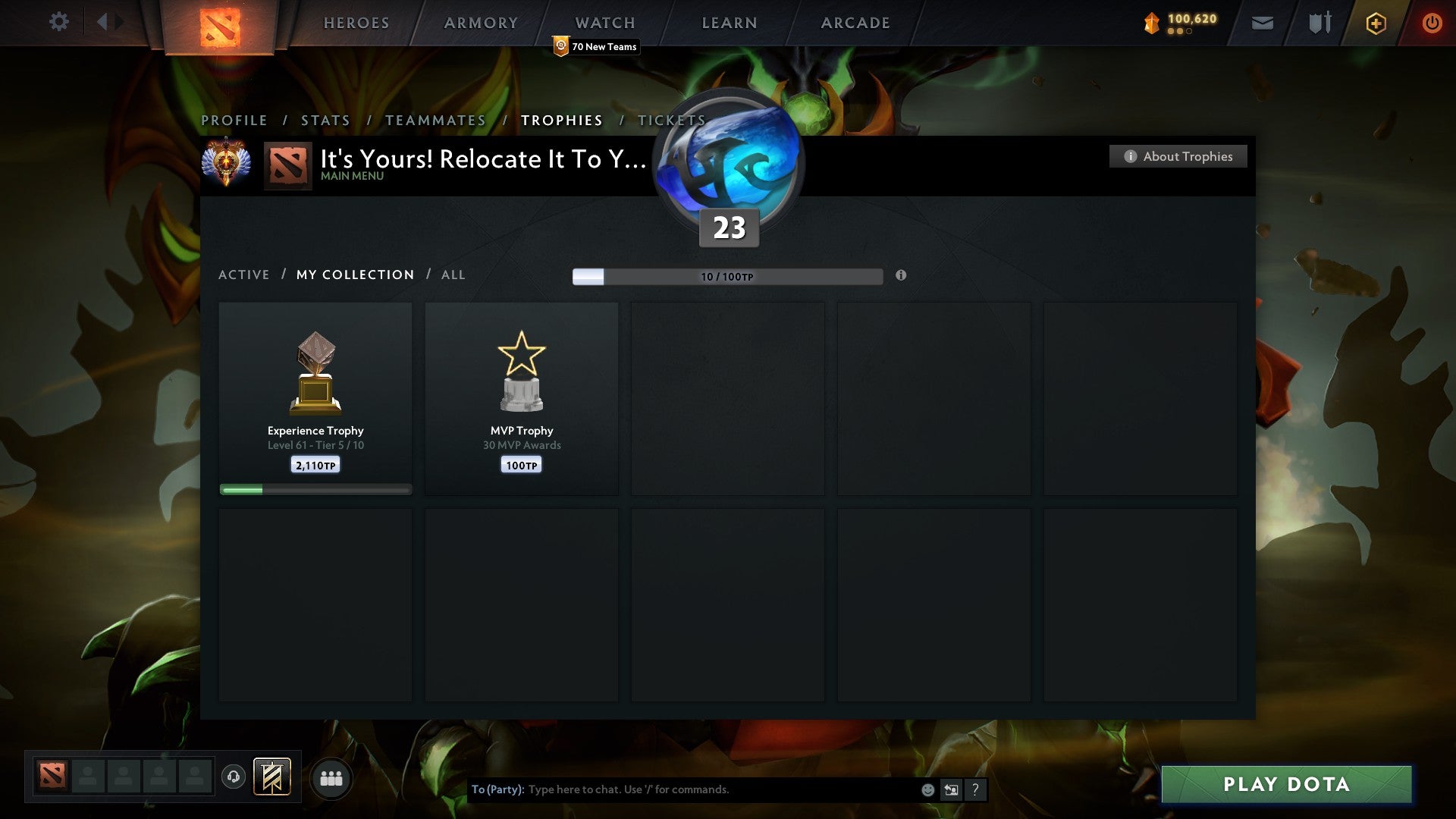Open the settings gear

[59, 22]
